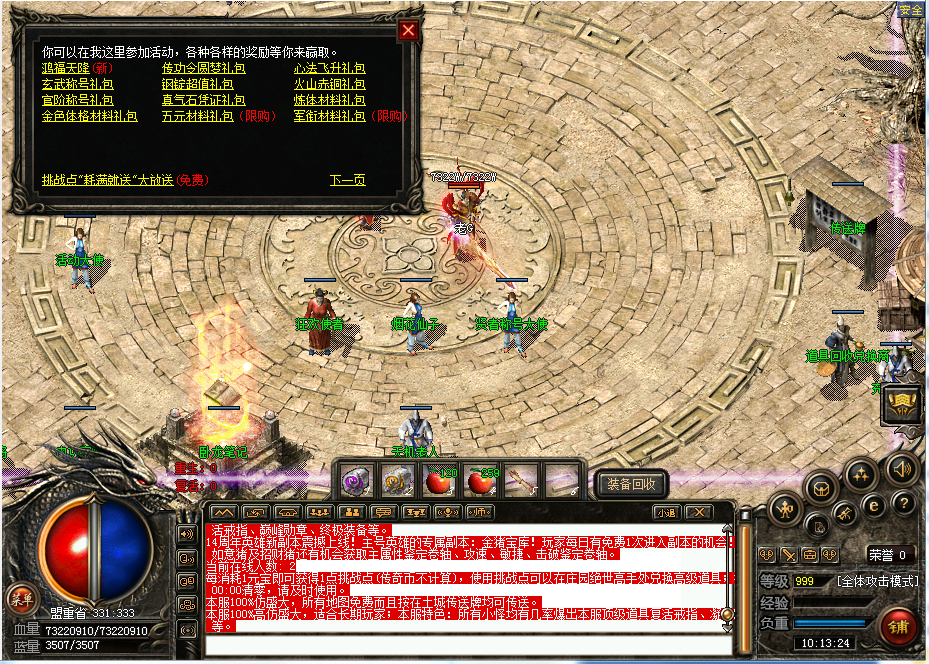This screenshot has height=664, width=929.
Task: Click the 装备回收 equipment recycle button
Action: 631,484
